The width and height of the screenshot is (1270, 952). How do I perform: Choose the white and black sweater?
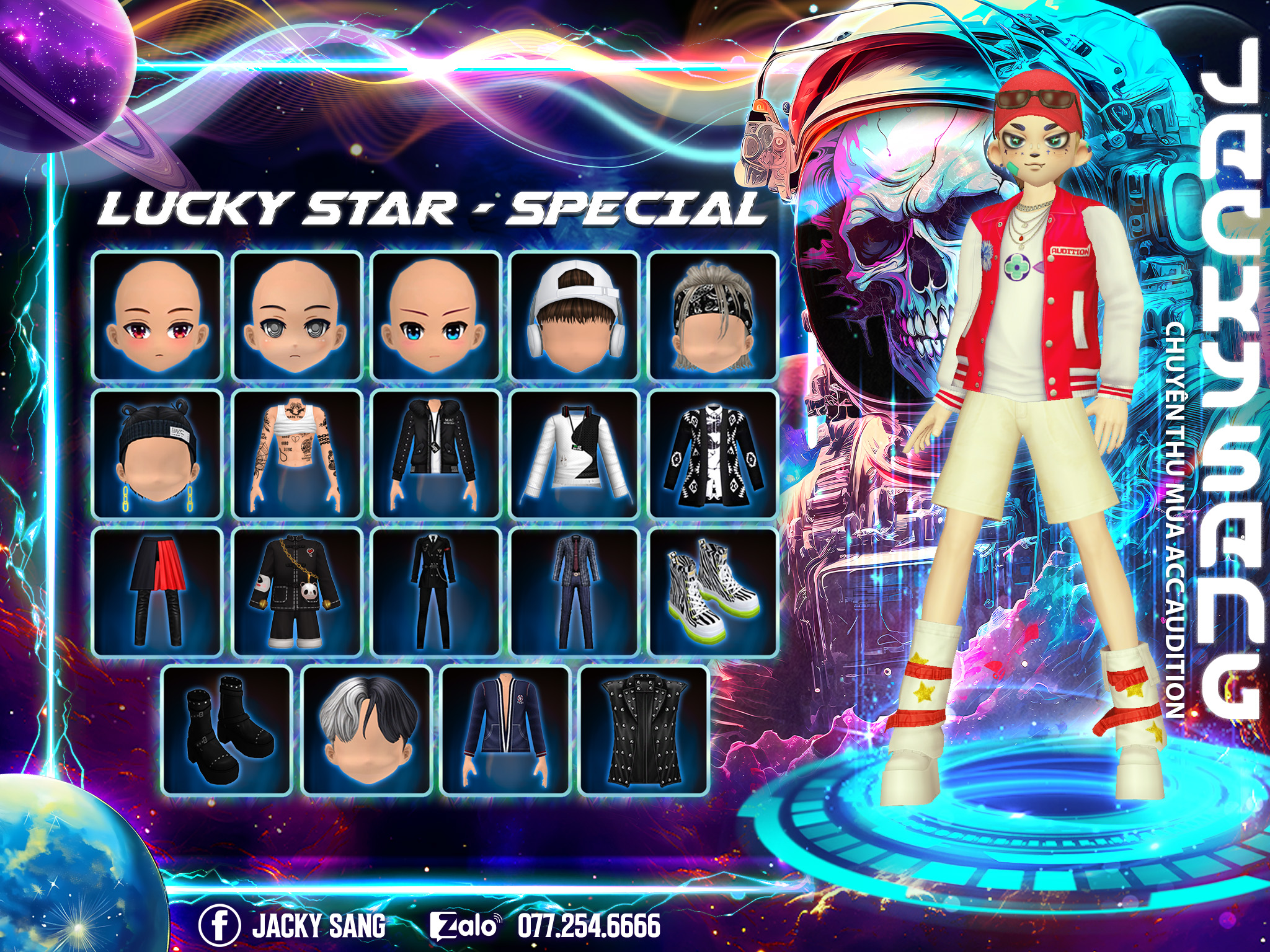coord(575,454)
